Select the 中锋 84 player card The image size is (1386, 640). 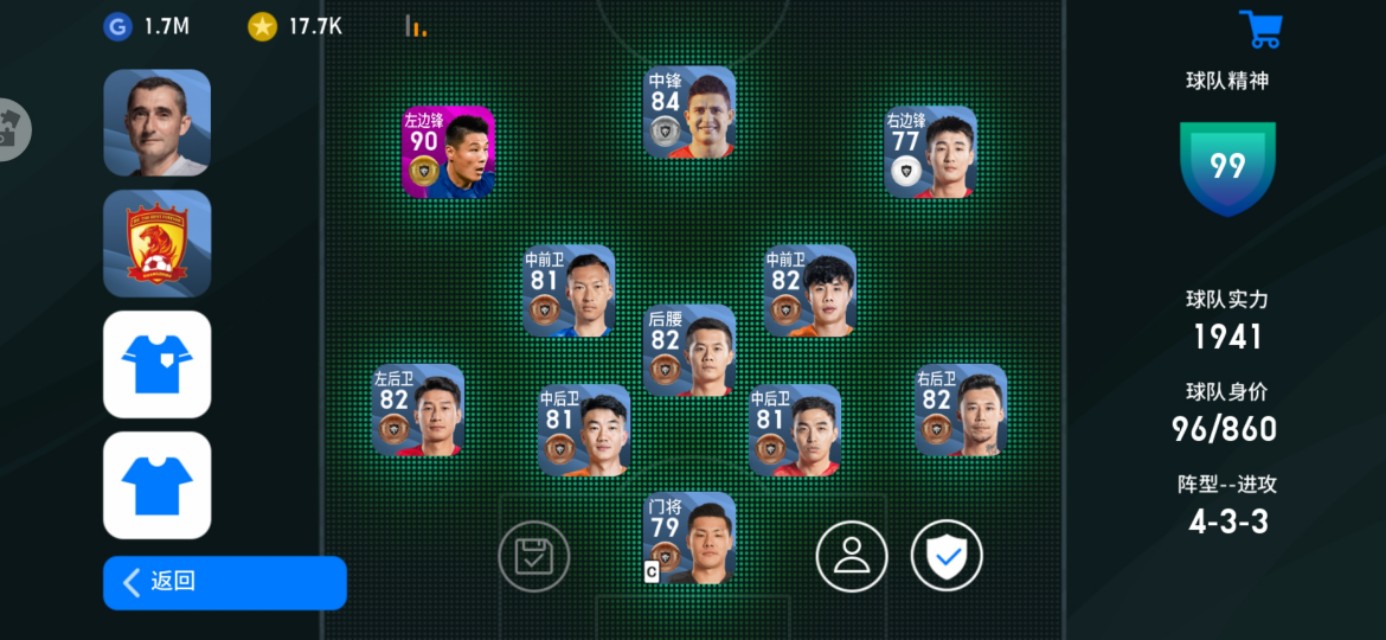click(689, 112)
